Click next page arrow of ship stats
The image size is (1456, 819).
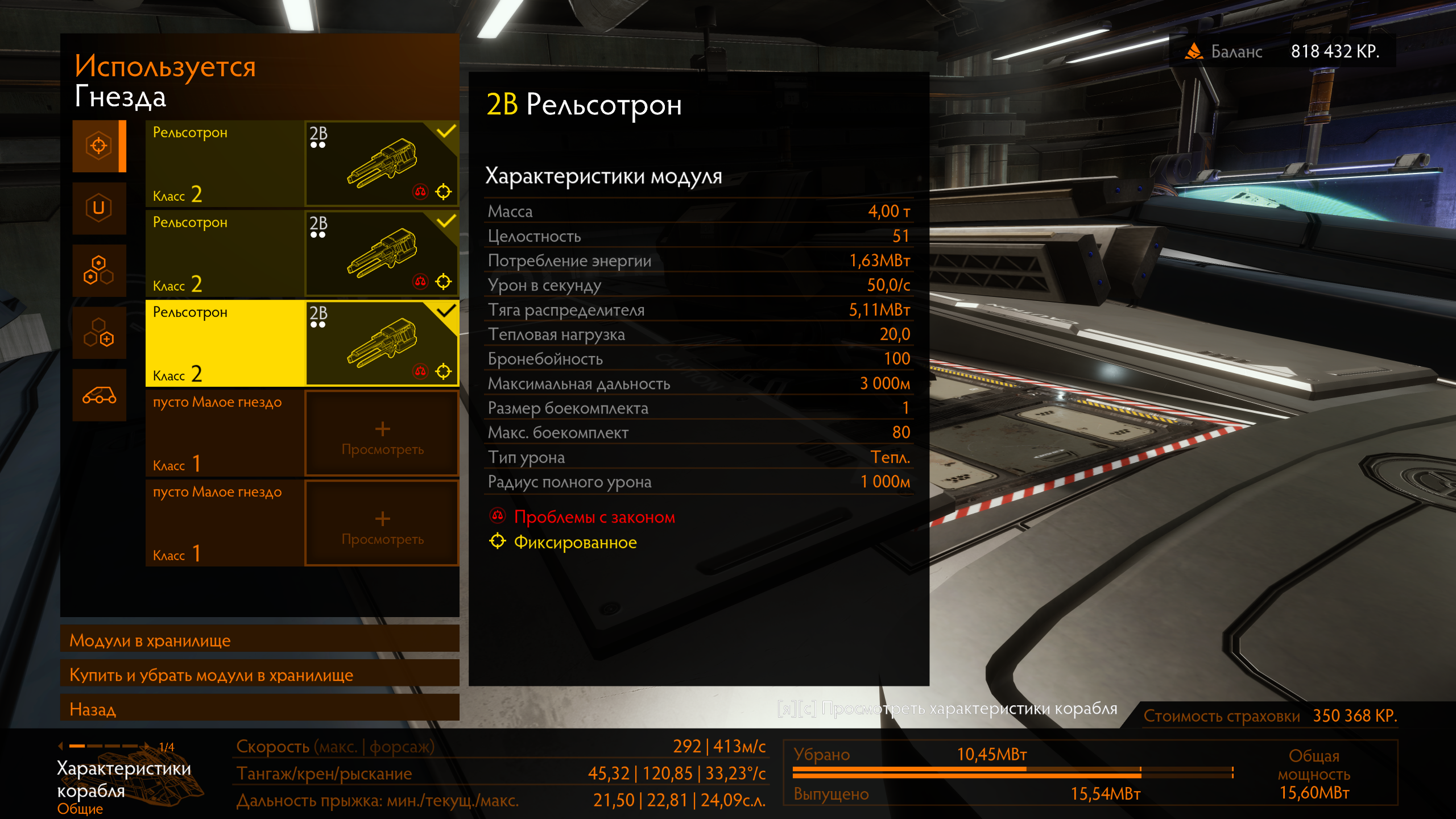pyautogui.click(x=147, y=746)
